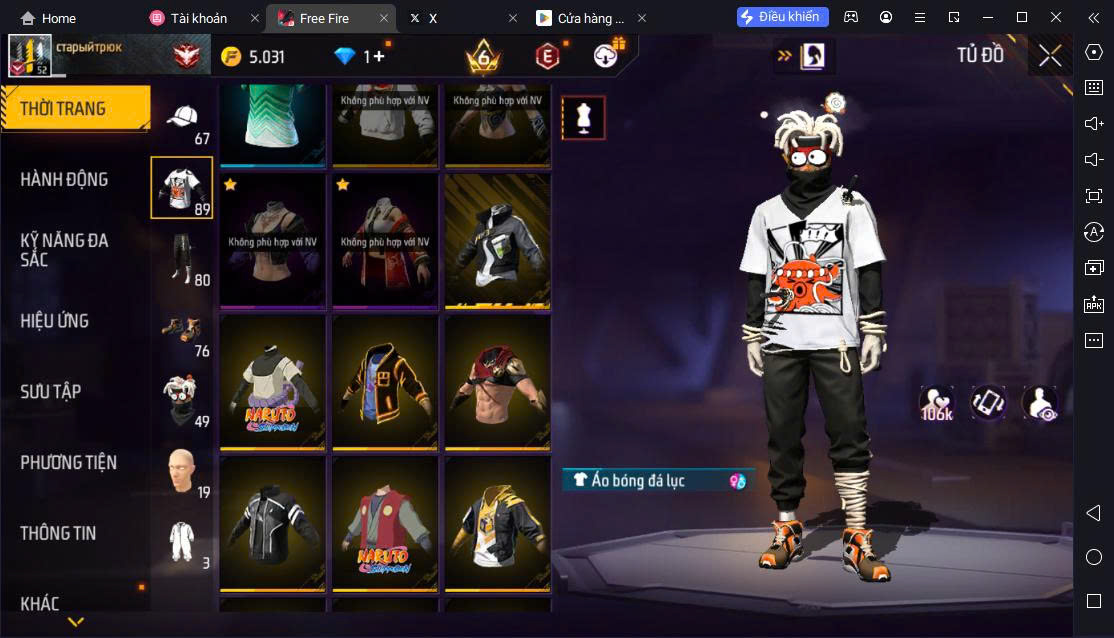Open the bald head face subcategory
This screenshot has height=638, width=1114.
point(181,470)
